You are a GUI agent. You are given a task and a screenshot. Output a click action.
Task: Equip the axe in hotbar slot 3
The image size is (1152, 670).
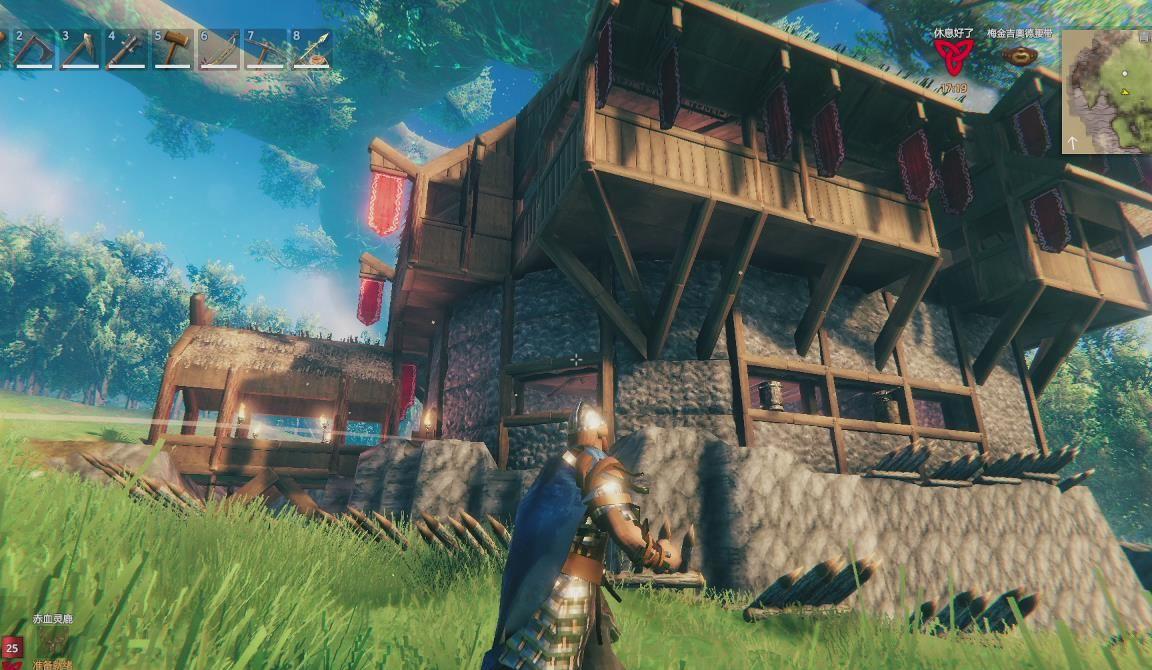pos(80,49)
